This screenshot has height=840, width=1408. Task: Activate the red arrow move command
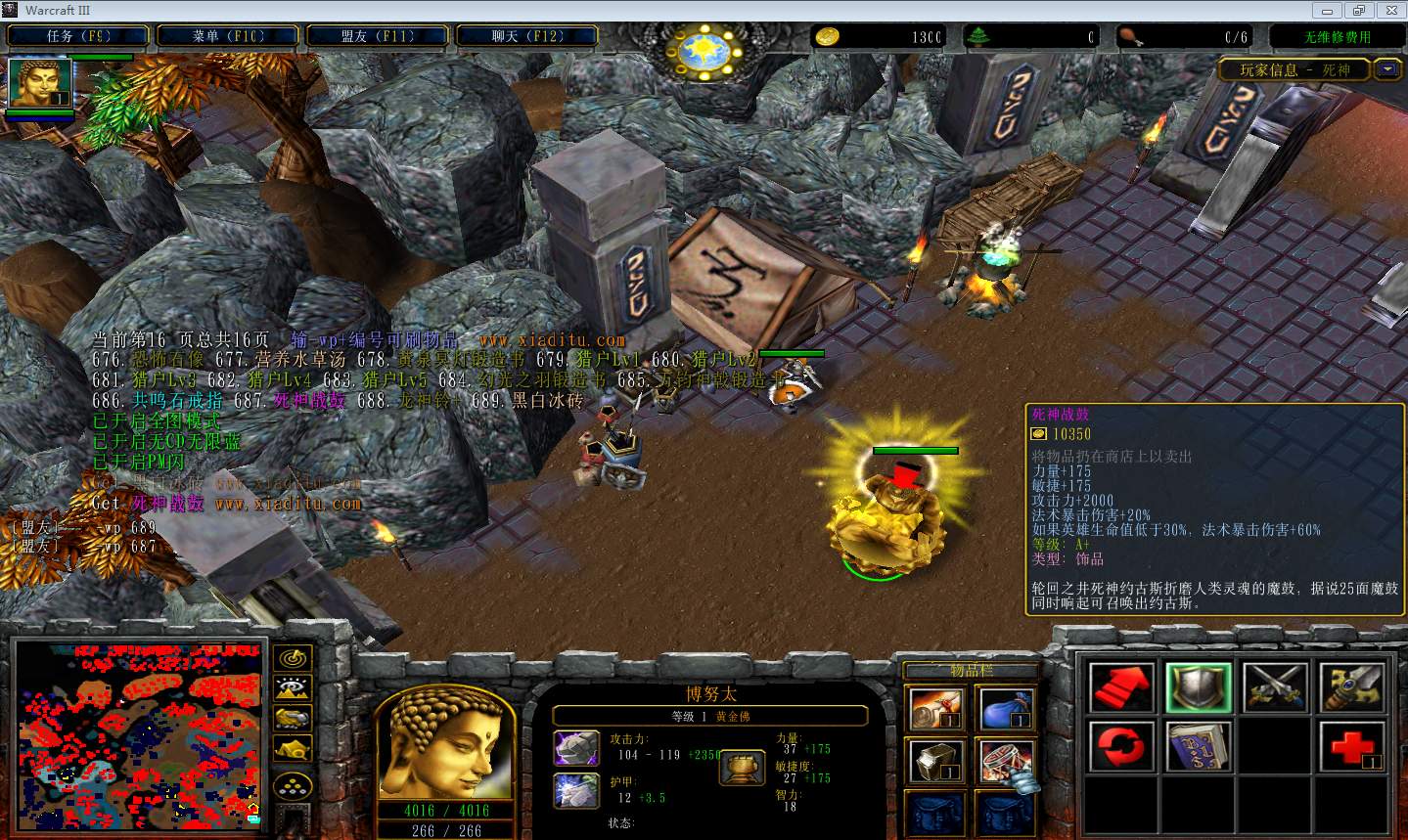point(1121,686)
